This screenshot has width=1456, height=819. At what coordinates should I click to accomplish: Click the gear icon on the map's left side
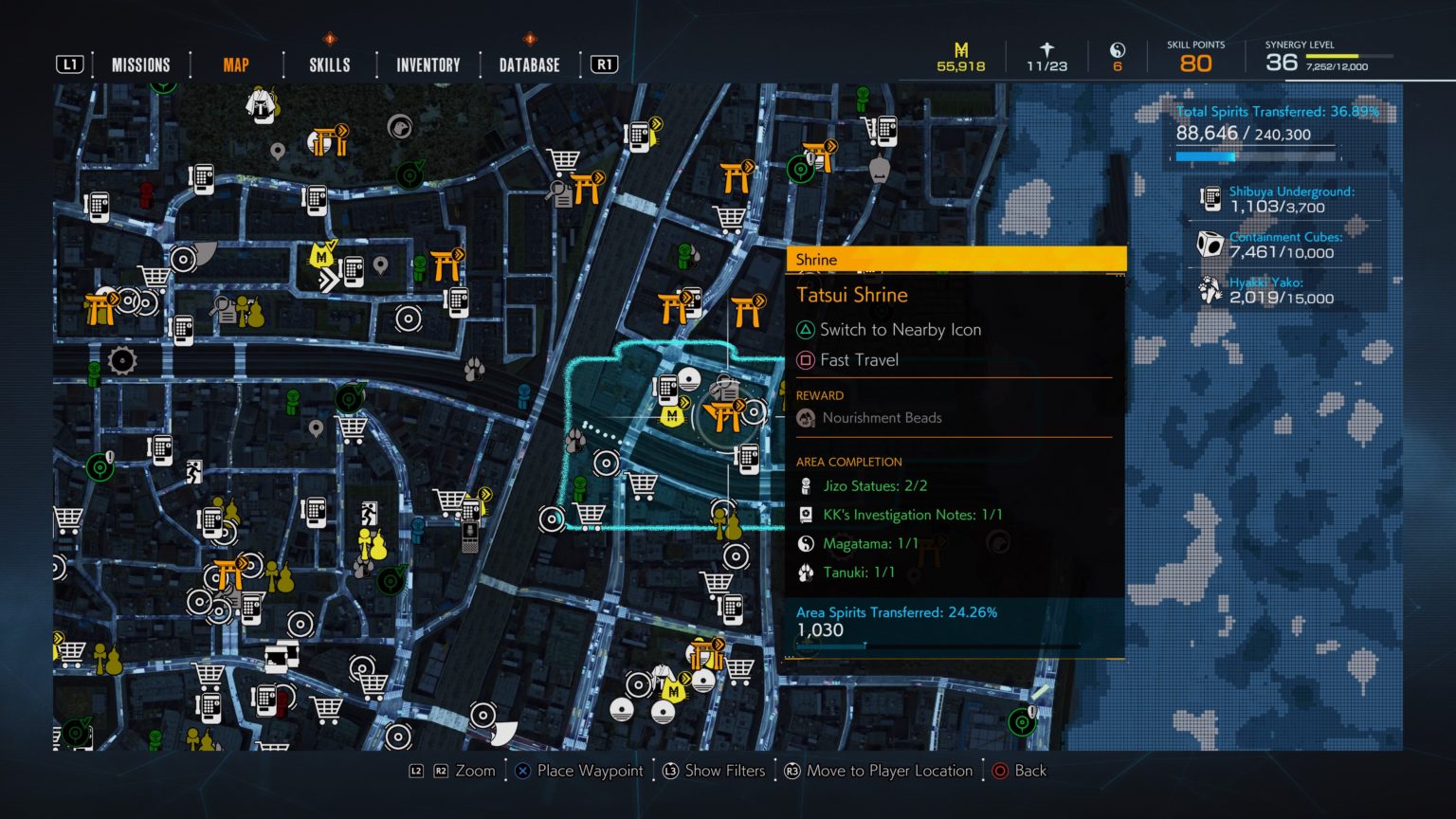point(121,358)
